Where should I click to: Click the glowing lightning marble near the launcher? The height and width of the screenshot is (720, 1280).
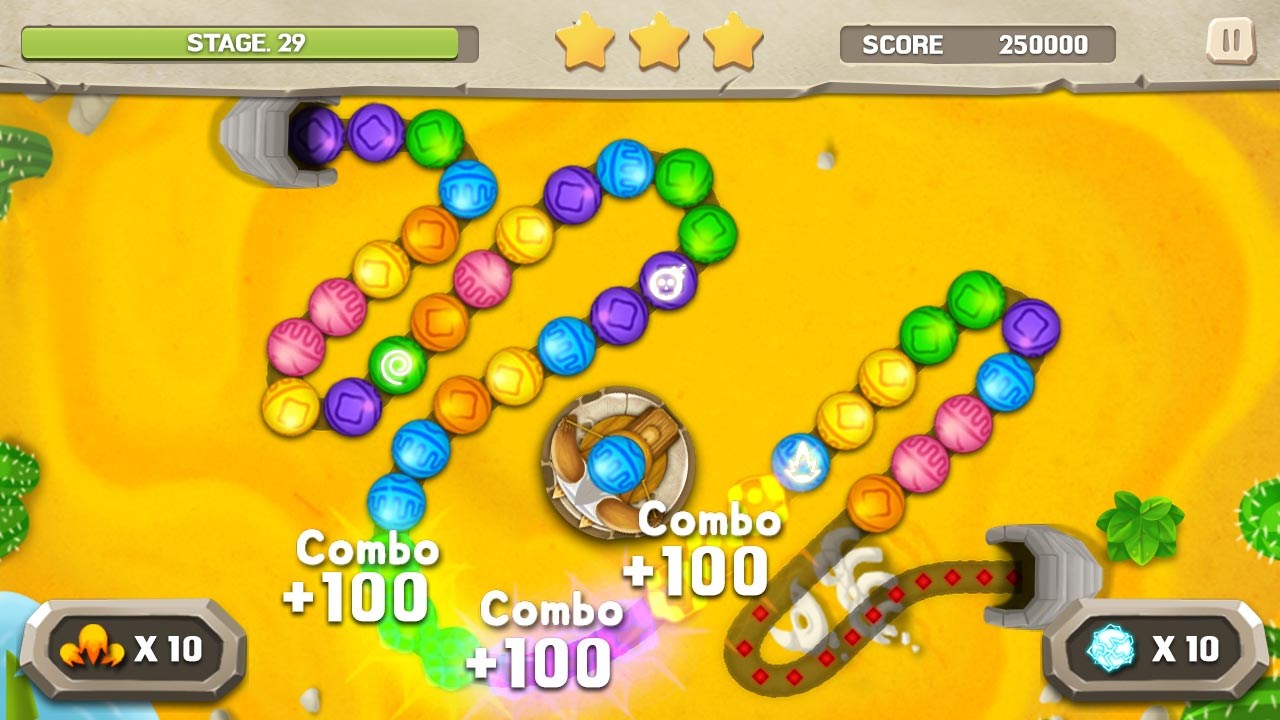click(800, 459)
